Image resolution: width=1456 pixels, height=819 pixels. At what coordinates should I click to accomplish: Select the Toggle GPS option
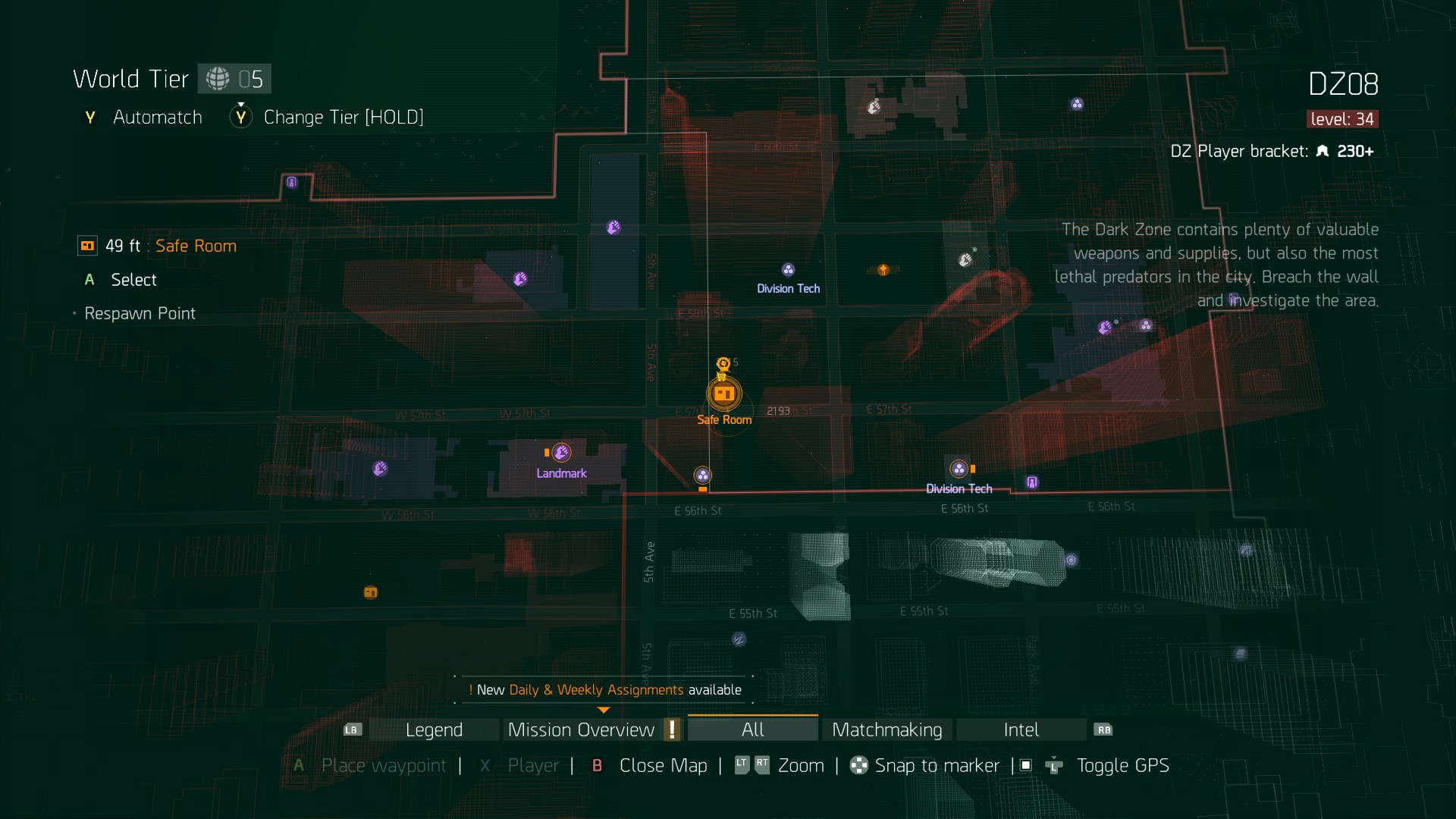tap(1122, 766)
